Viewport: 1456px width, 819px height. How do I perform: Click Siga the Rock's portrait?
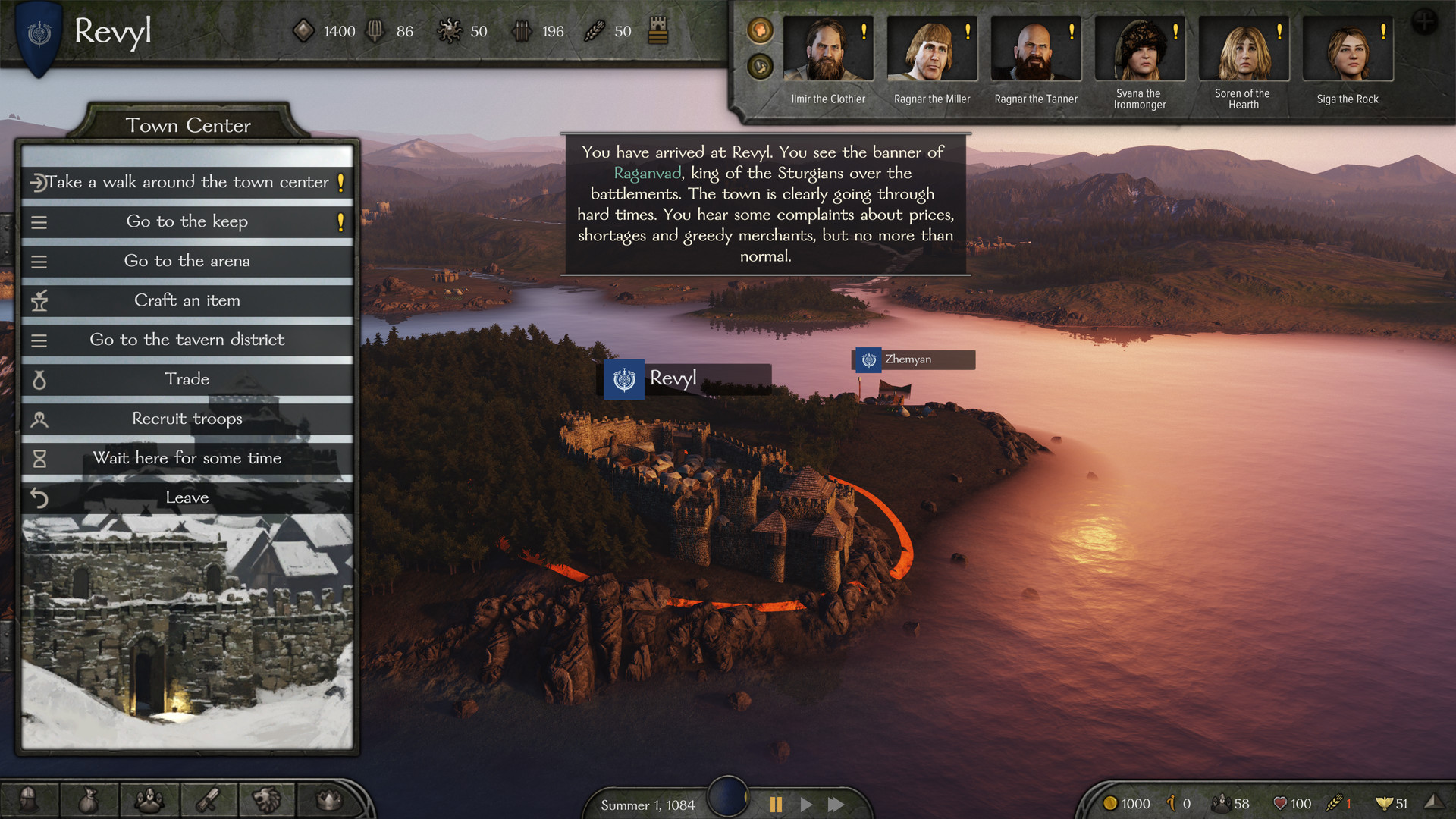coord(1347,50)
